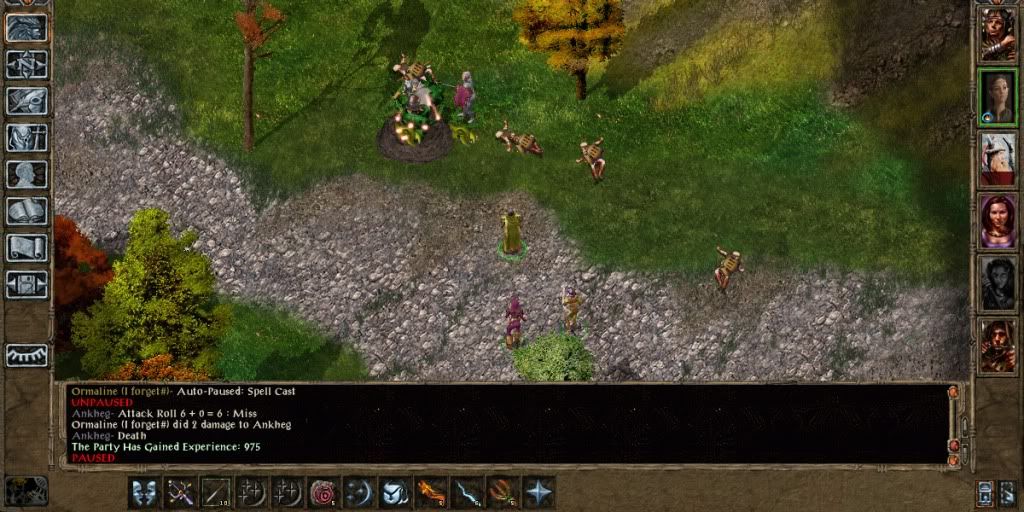The image size is (1024, 512).
Task: Click the eye-shaped rest button
Action: click(27, 355)
